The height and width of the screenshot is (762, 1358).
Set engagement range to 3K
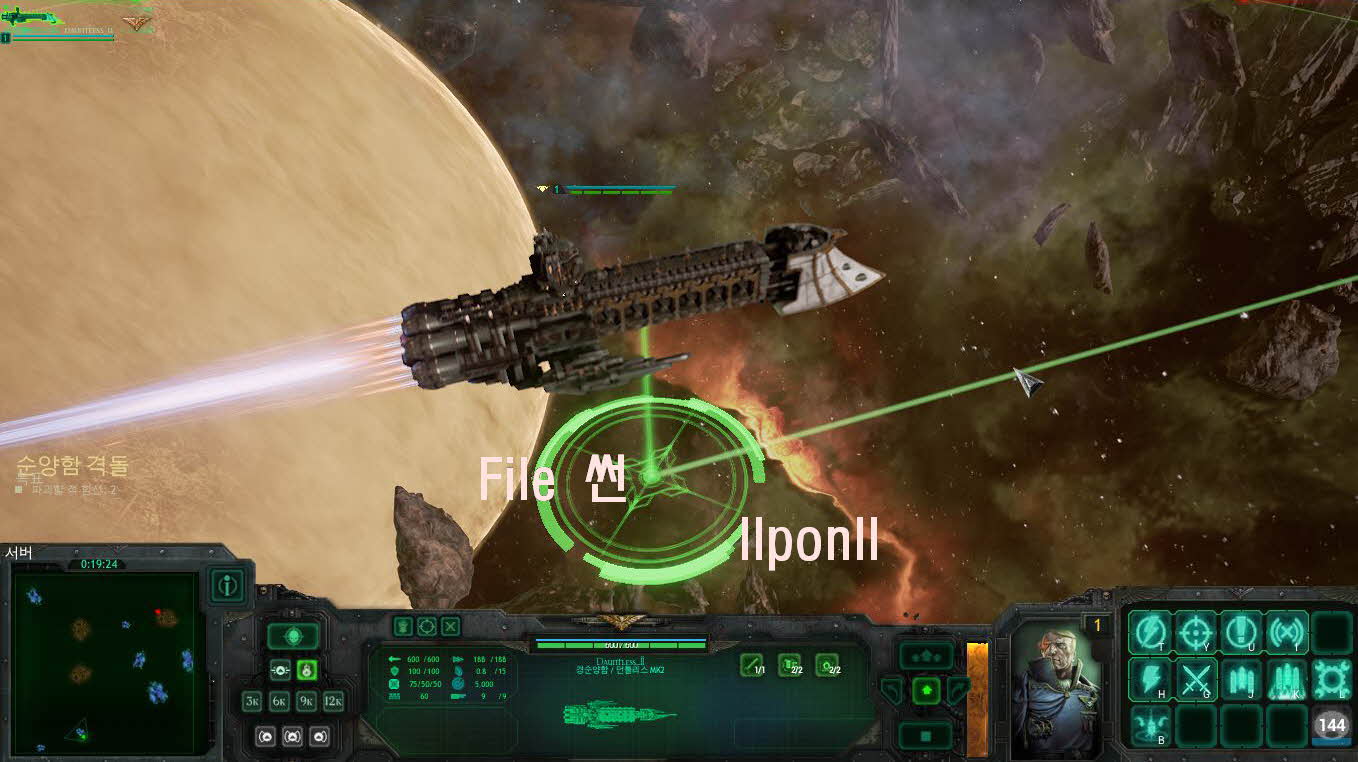(253, 702)
